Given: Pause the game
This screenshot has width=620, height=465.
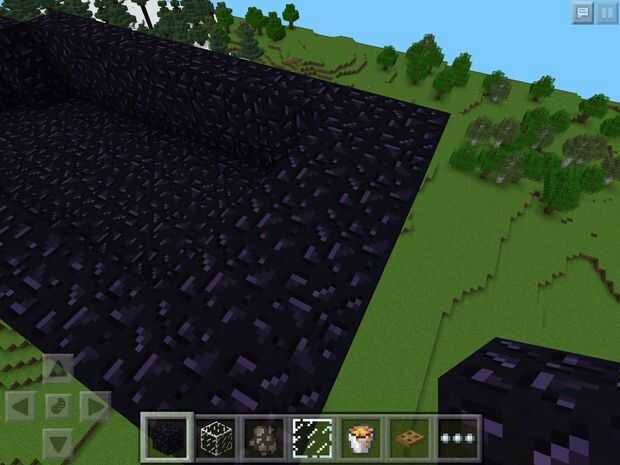Looking at the screenshot, I should (607, 13).
